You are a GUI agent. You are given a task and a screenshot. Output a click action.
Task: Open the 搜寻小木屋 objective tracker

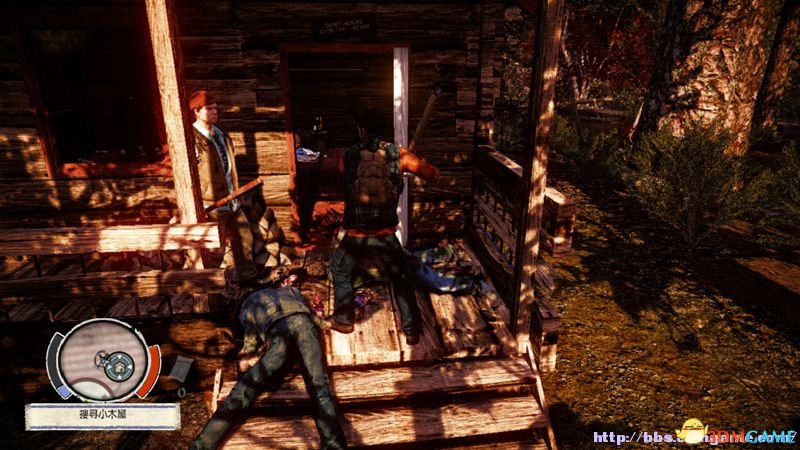pos(103,415)
